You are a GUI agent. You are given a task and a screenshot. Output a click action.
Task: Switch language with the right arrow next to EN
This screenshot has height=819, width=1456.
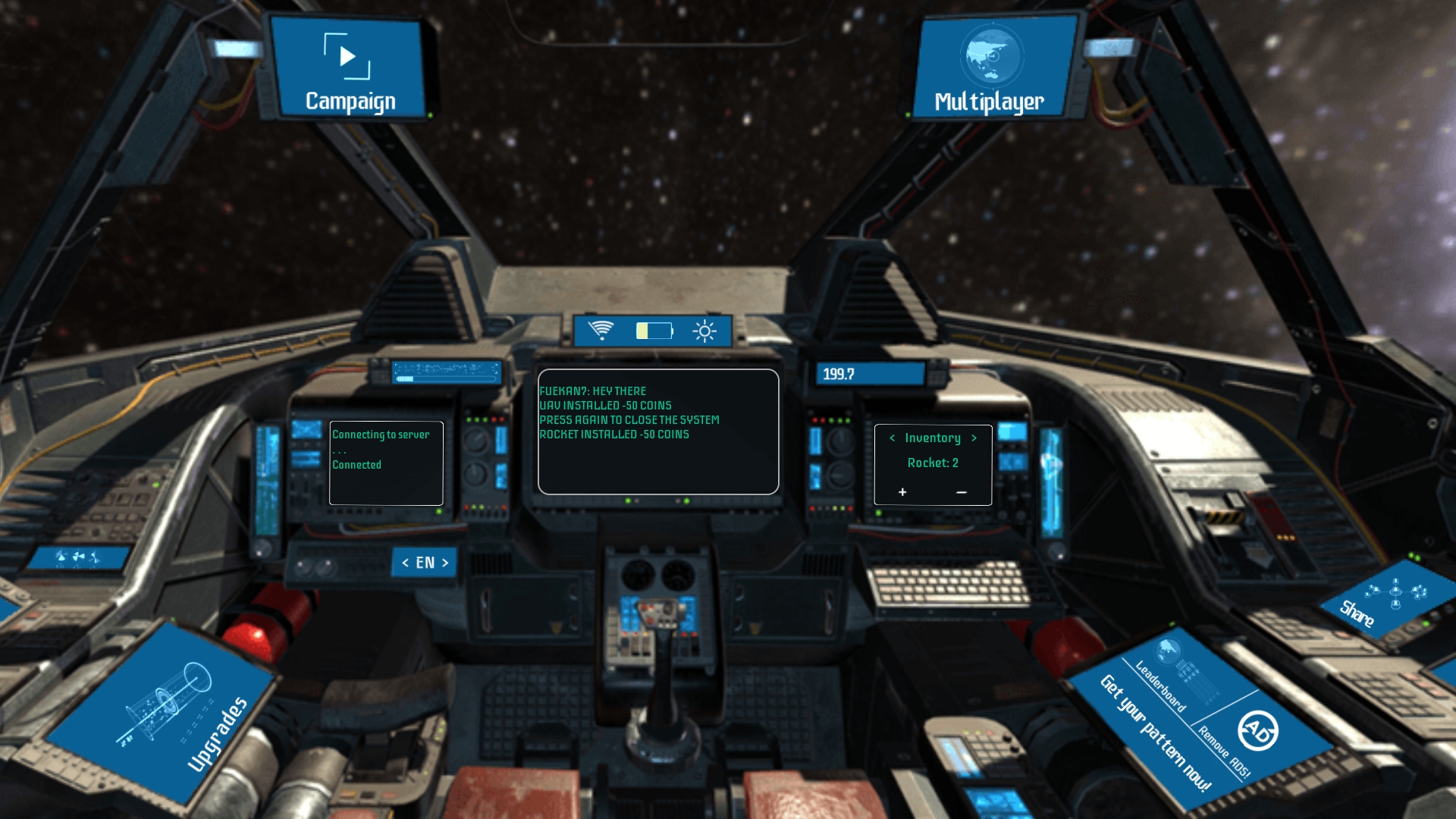(x=445, y=563)
